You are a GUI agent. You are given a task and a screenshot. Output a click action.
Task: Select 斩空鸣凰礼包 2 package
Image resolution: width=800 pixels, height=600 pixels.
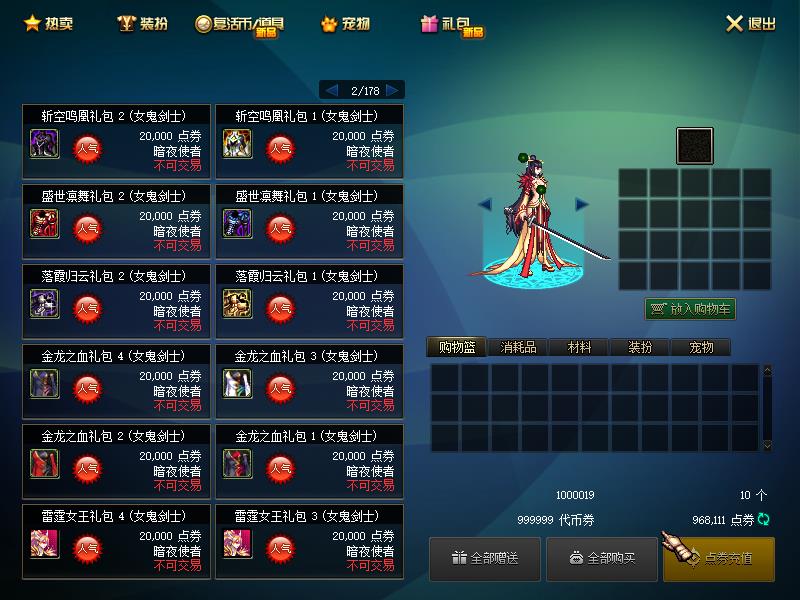[x=117, y=142]
